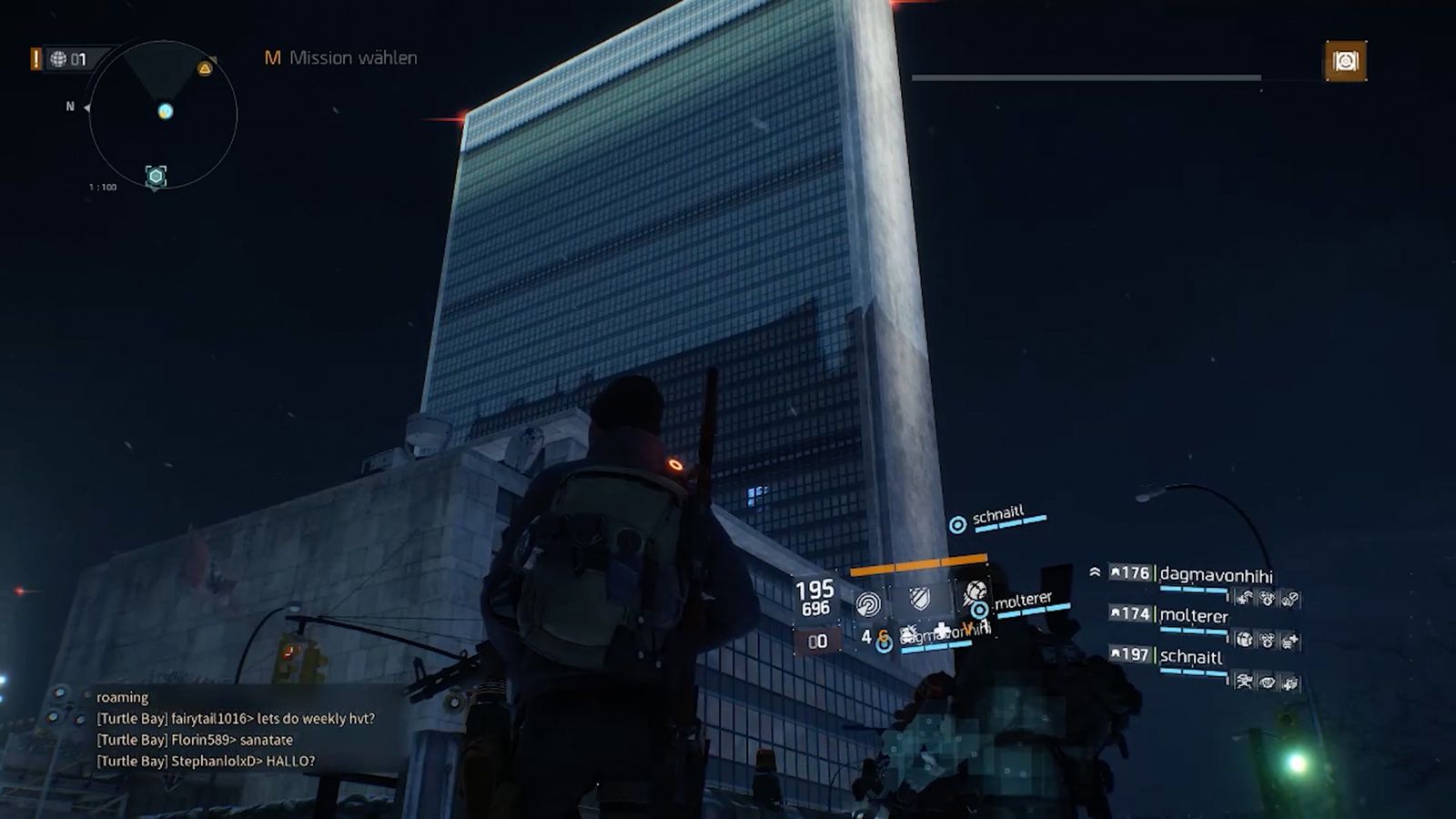Trigger the signature skill fist icon

(x=974, y=594)
